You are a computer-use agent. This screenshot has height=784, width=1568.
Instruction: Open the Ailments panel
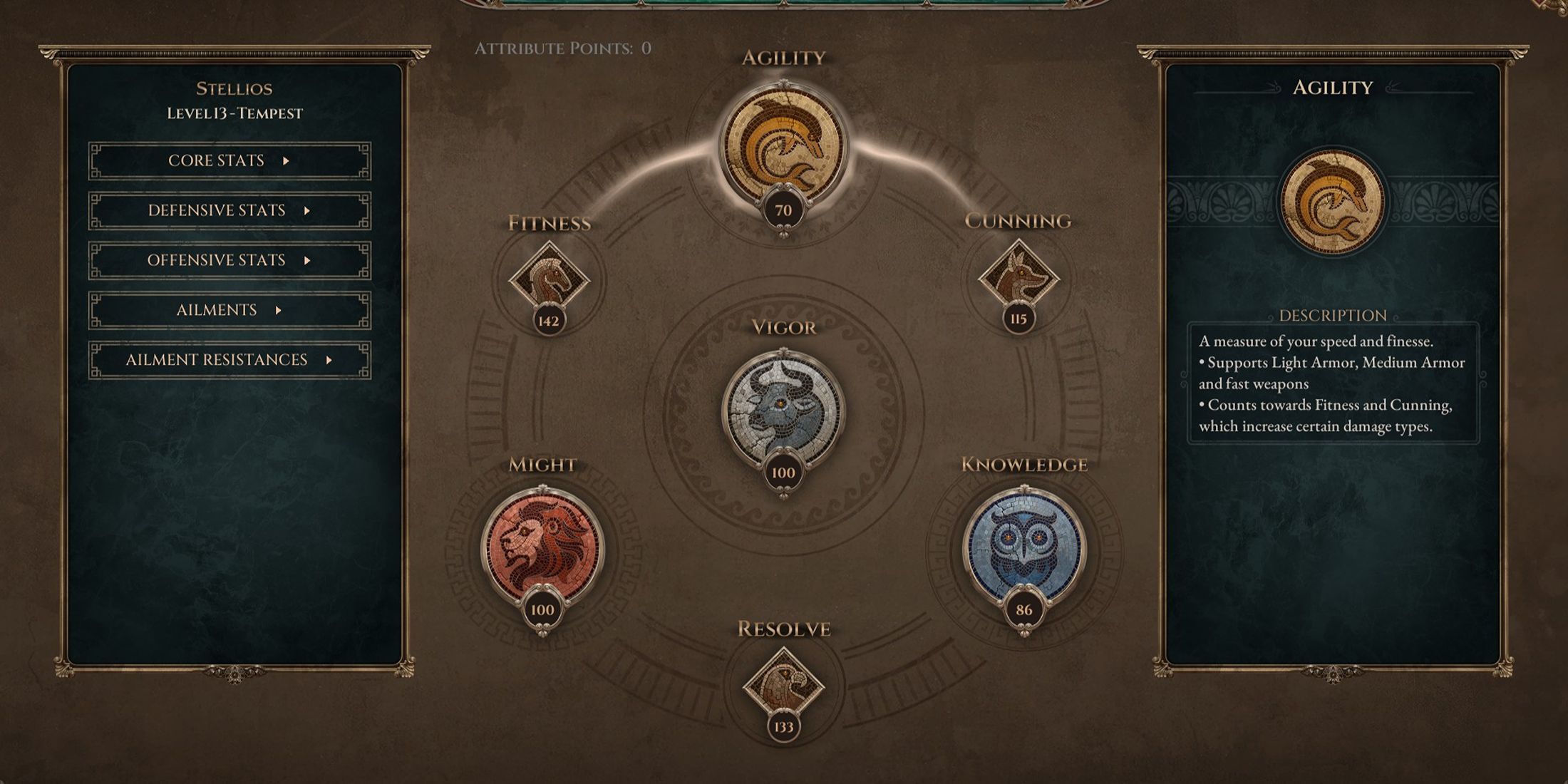pyautogui.click(x=228, y=310)
